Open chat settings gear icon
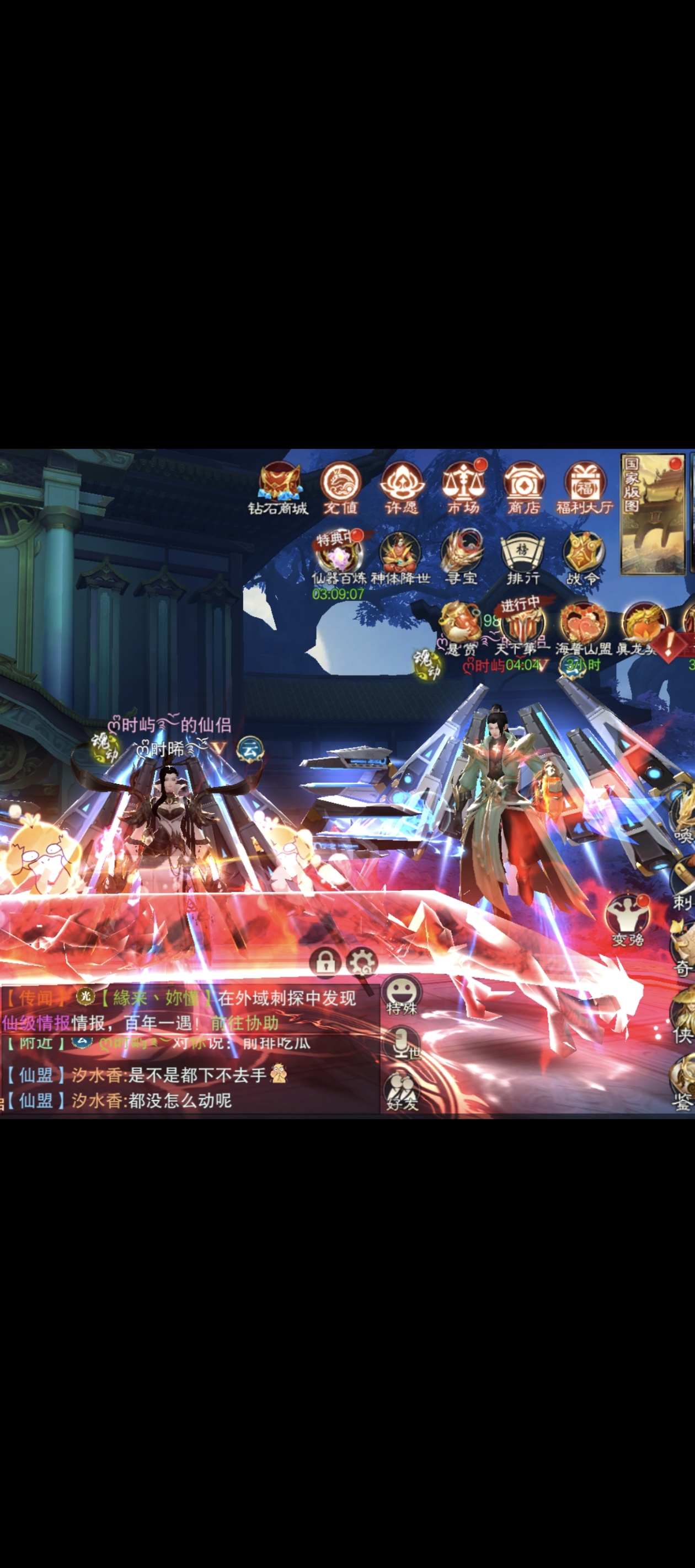The height and width of the screenshot is (1568, 695). click(x=362, y=962)
